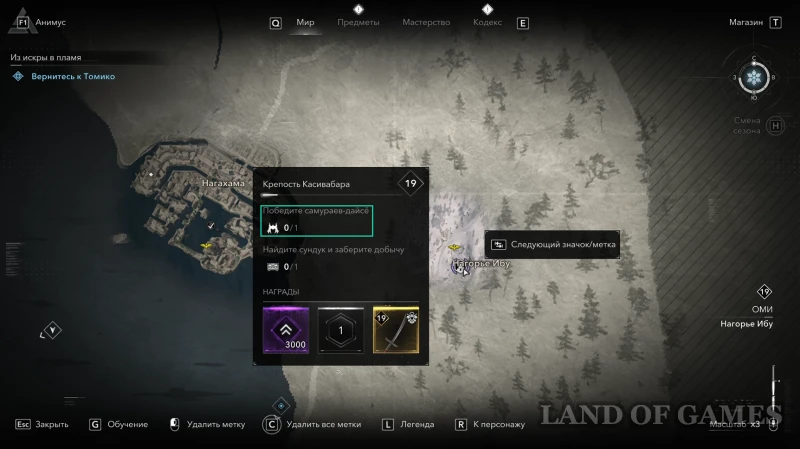The image size is (800, 449).
Task: Select the find chest loot objective
Action: point(332,257)
